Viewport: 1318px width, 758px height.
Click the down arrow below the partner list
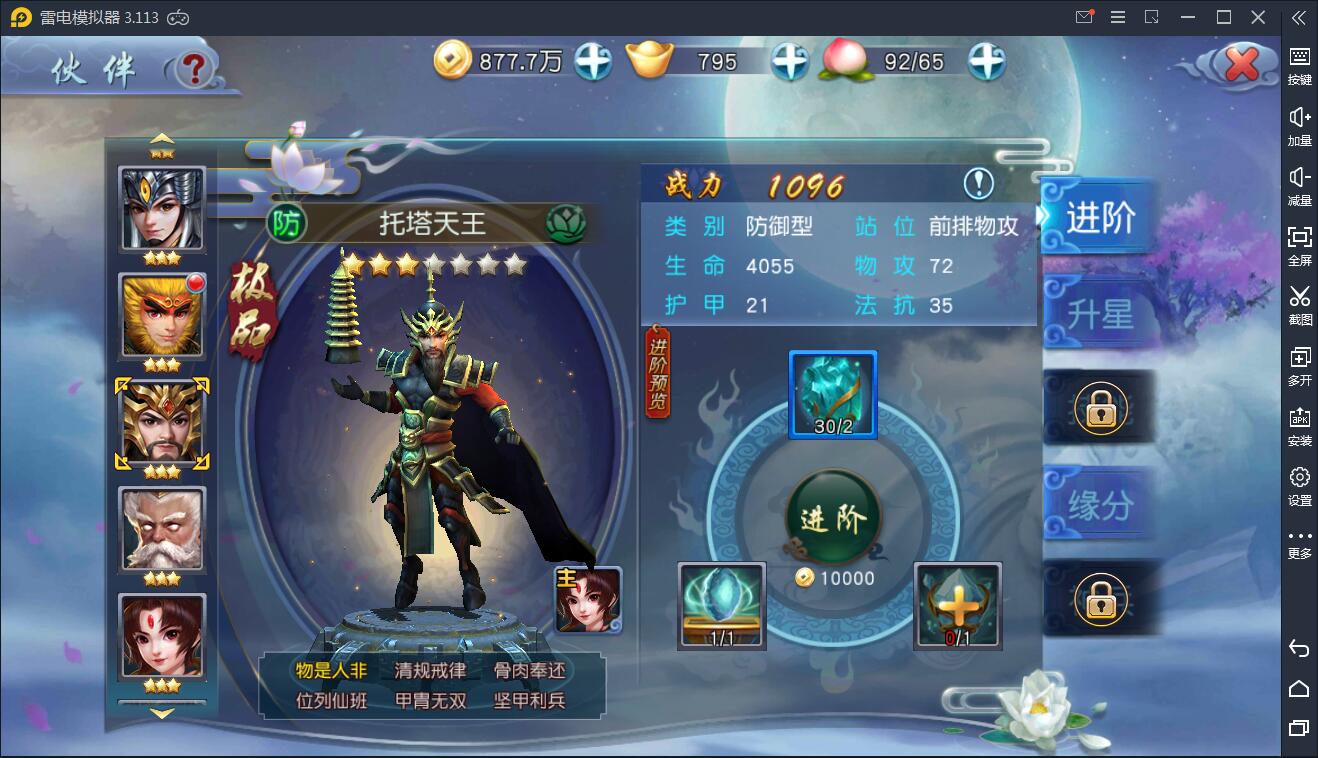(161, 712)
